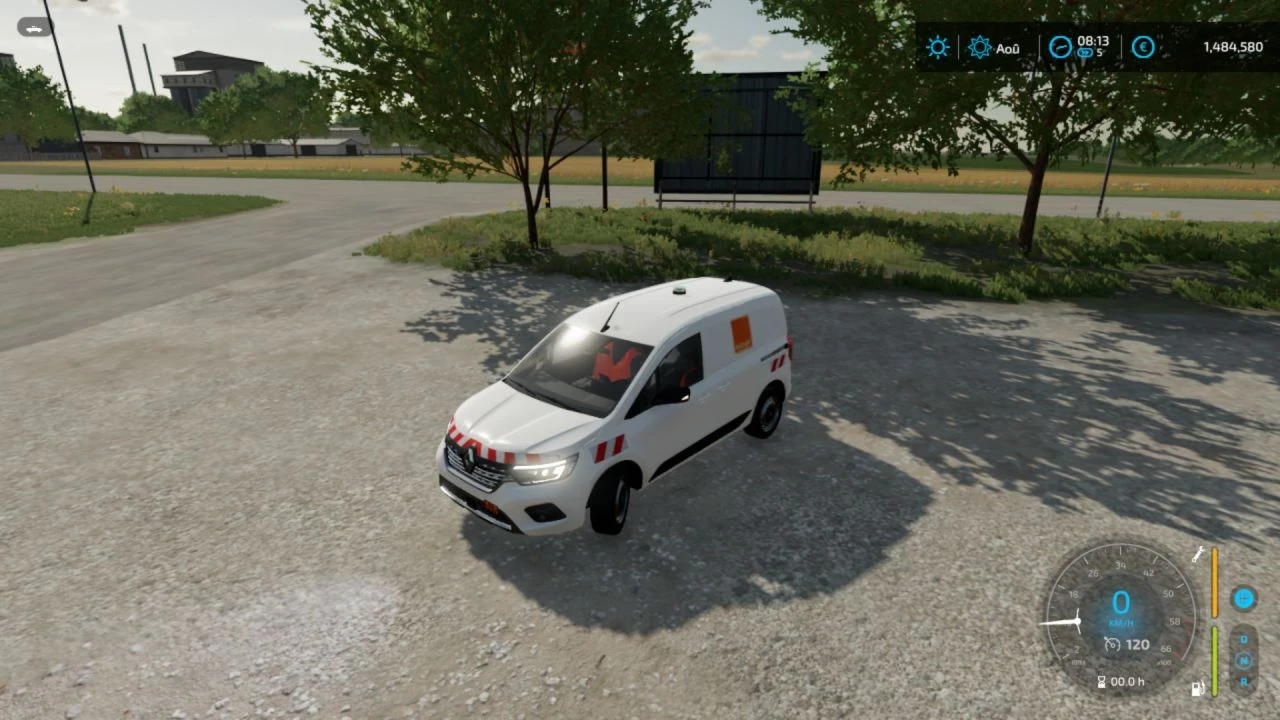Click the differential lock circle icon
The width and height of the screenshot is (1280, 720).
(x=1243, y=598)
